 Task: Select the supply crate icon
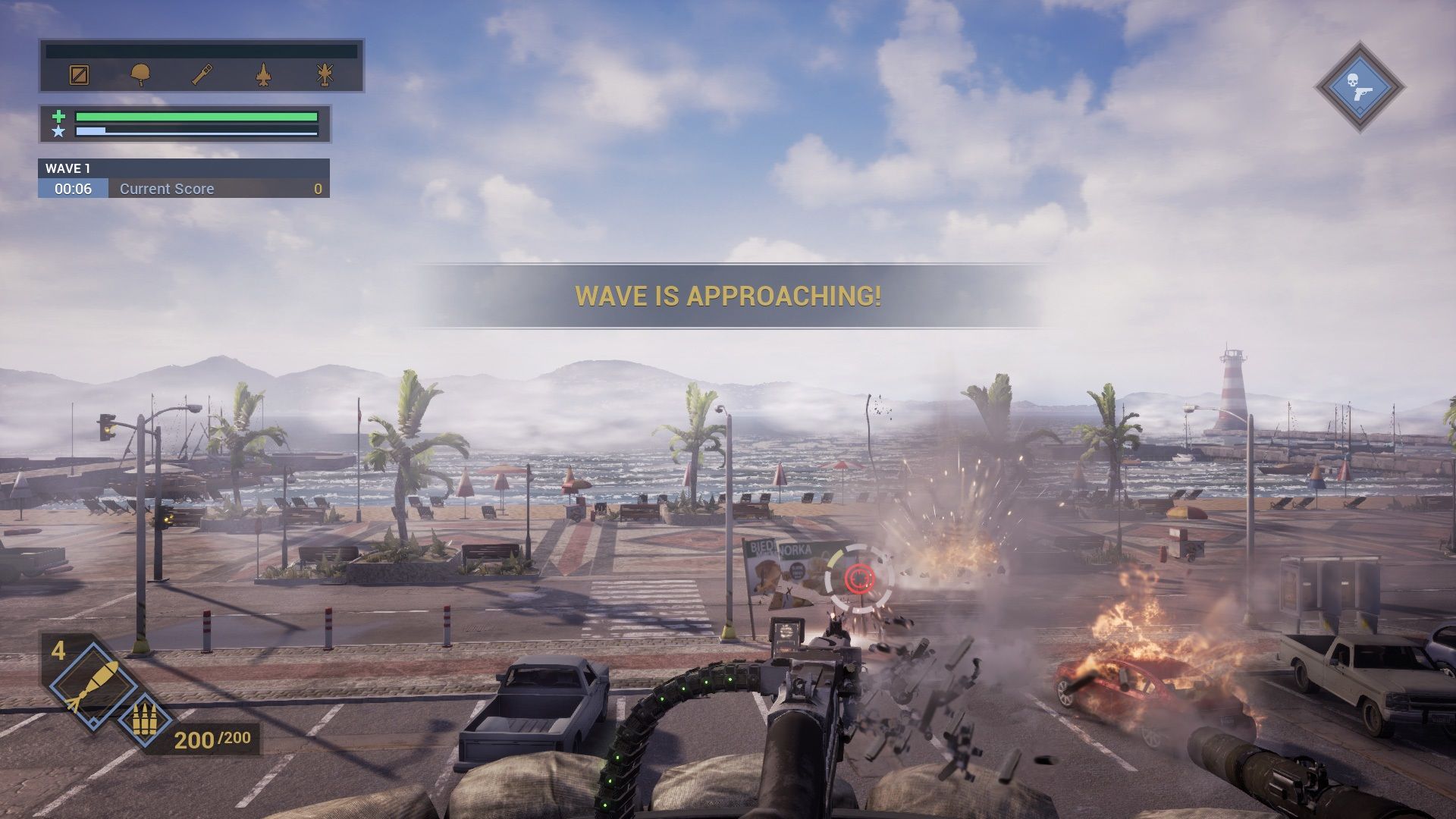[79, 76]
